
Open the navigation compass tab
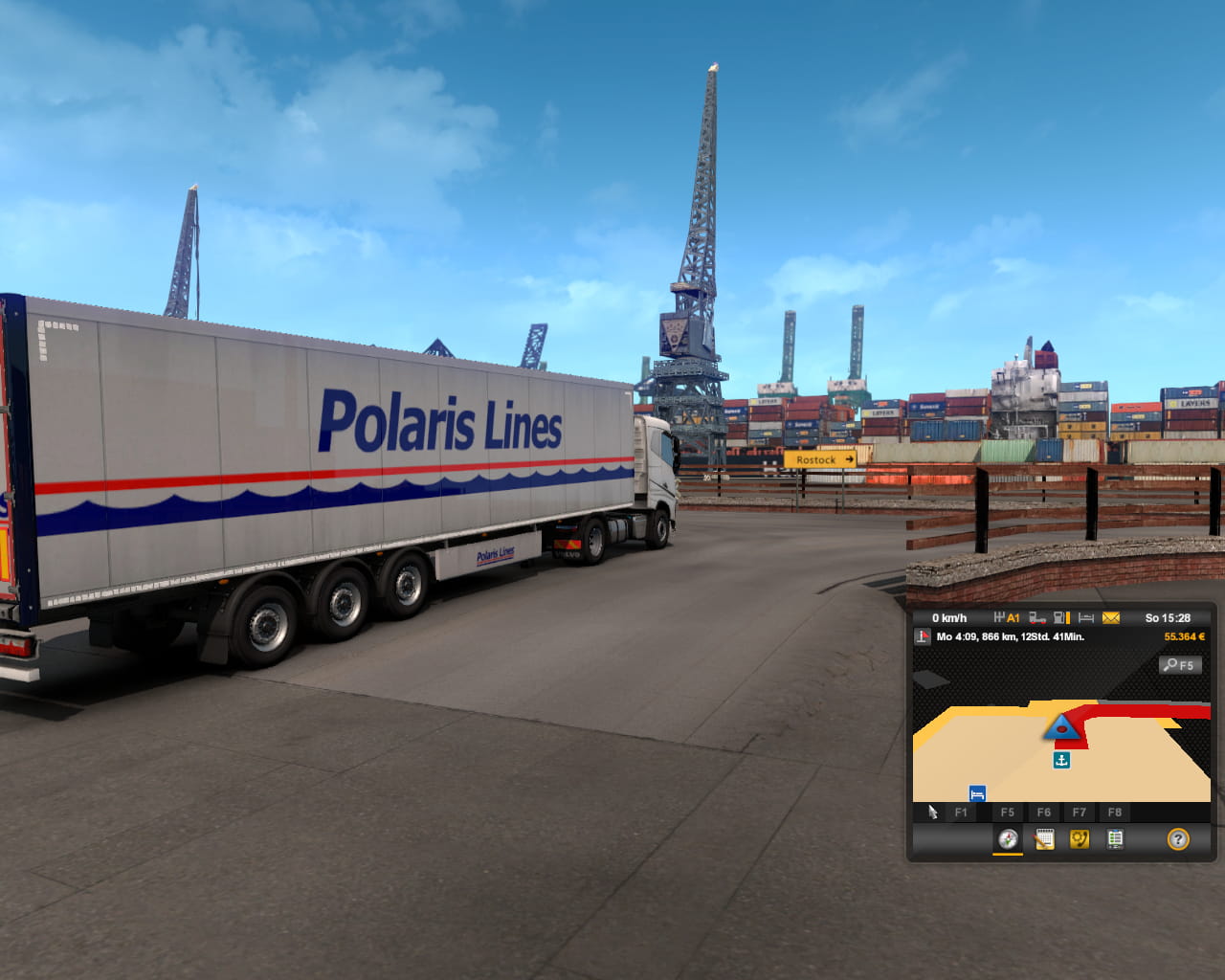click(x=1008, y=840)
